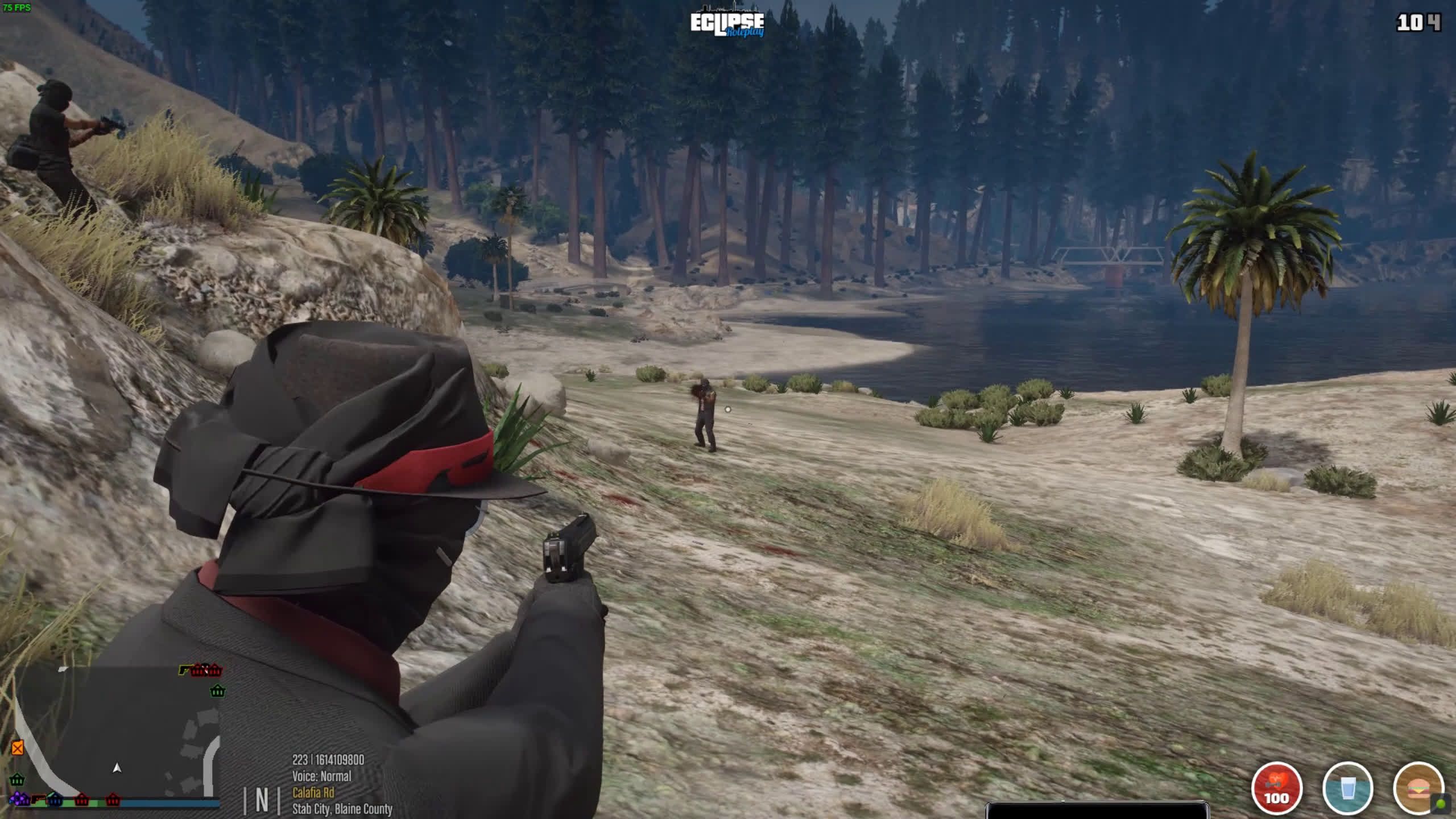
Task: Click the Eclipse Roleplay logo
Action: 727,24
